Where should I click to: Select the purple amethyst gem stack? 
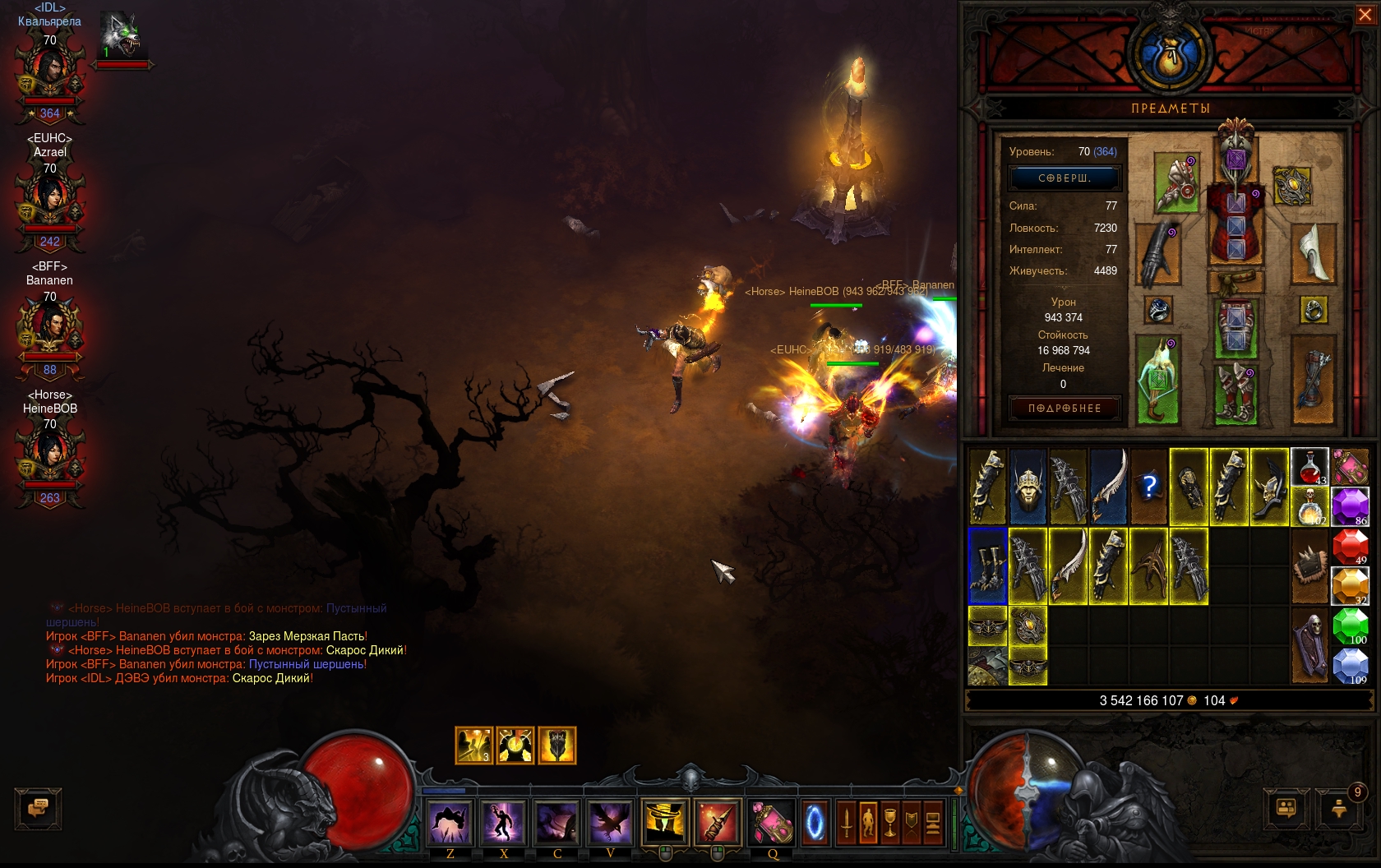coord(1350,506)
